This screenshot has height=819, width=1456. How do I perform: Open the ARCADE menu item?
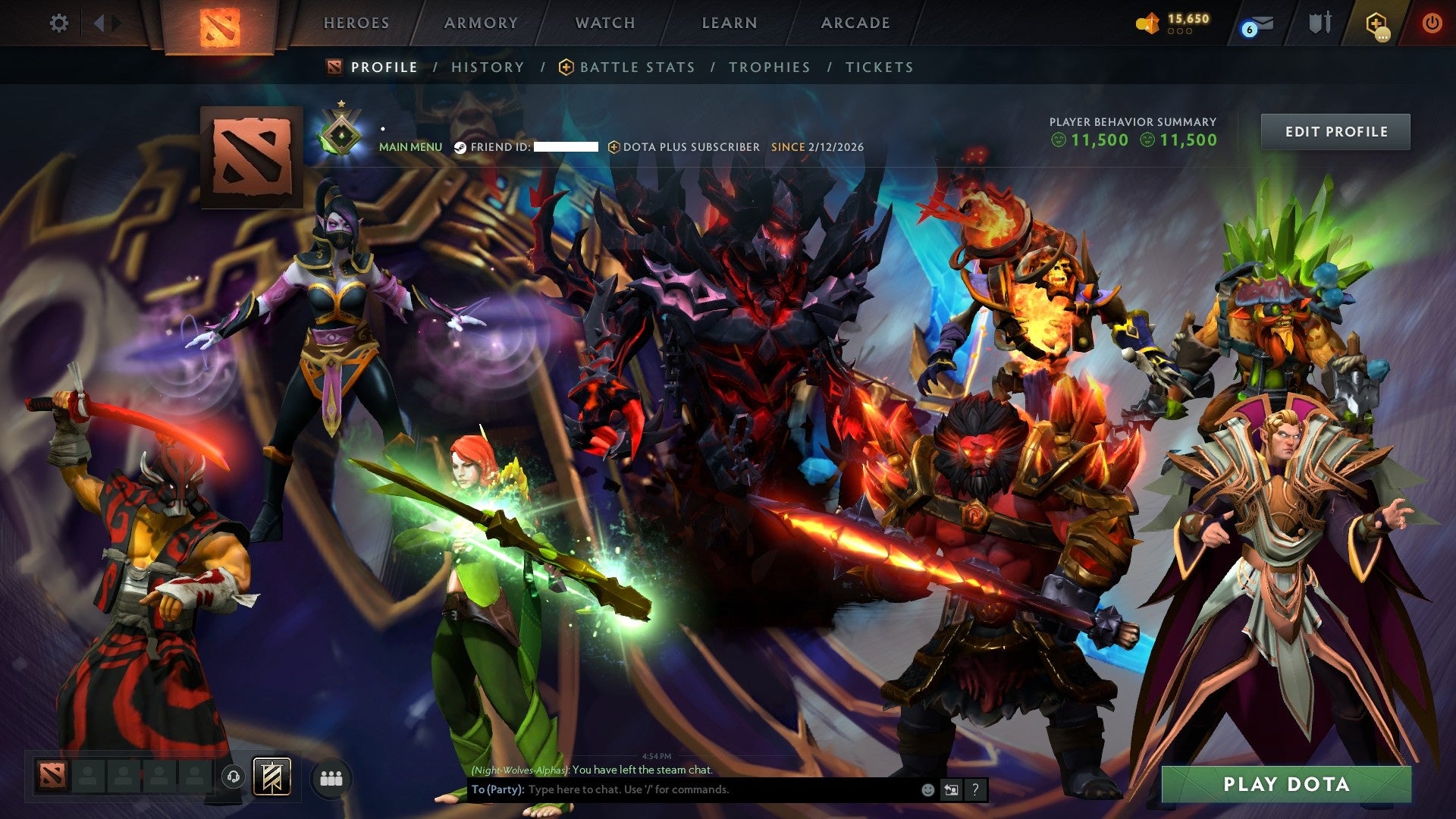point(855,23)
